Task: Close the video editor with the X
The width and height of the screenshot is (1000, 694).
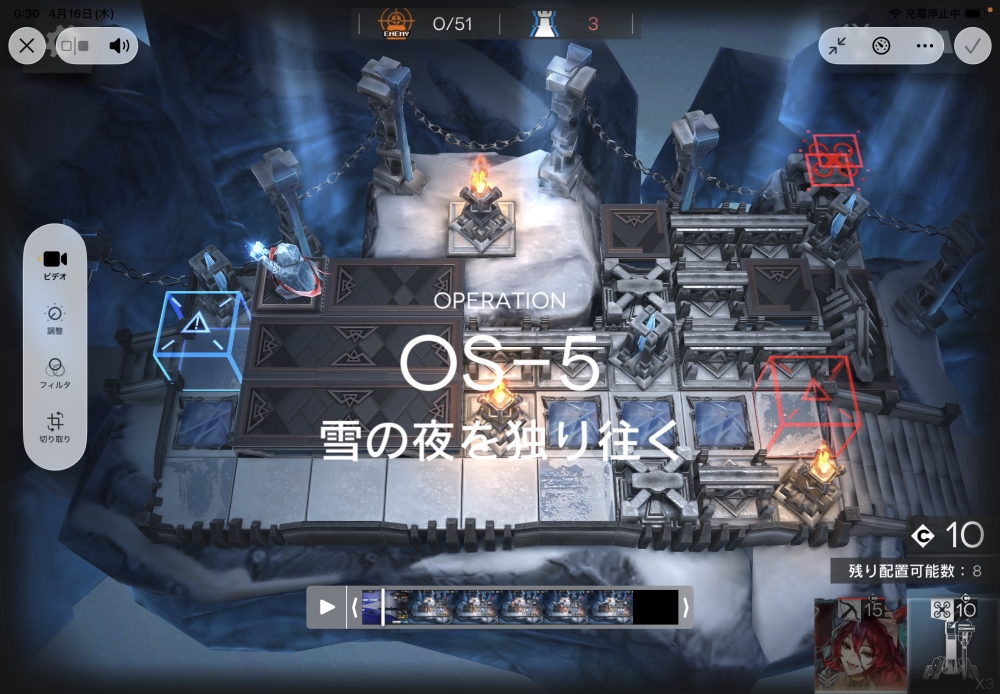Action: click(27, 45)
